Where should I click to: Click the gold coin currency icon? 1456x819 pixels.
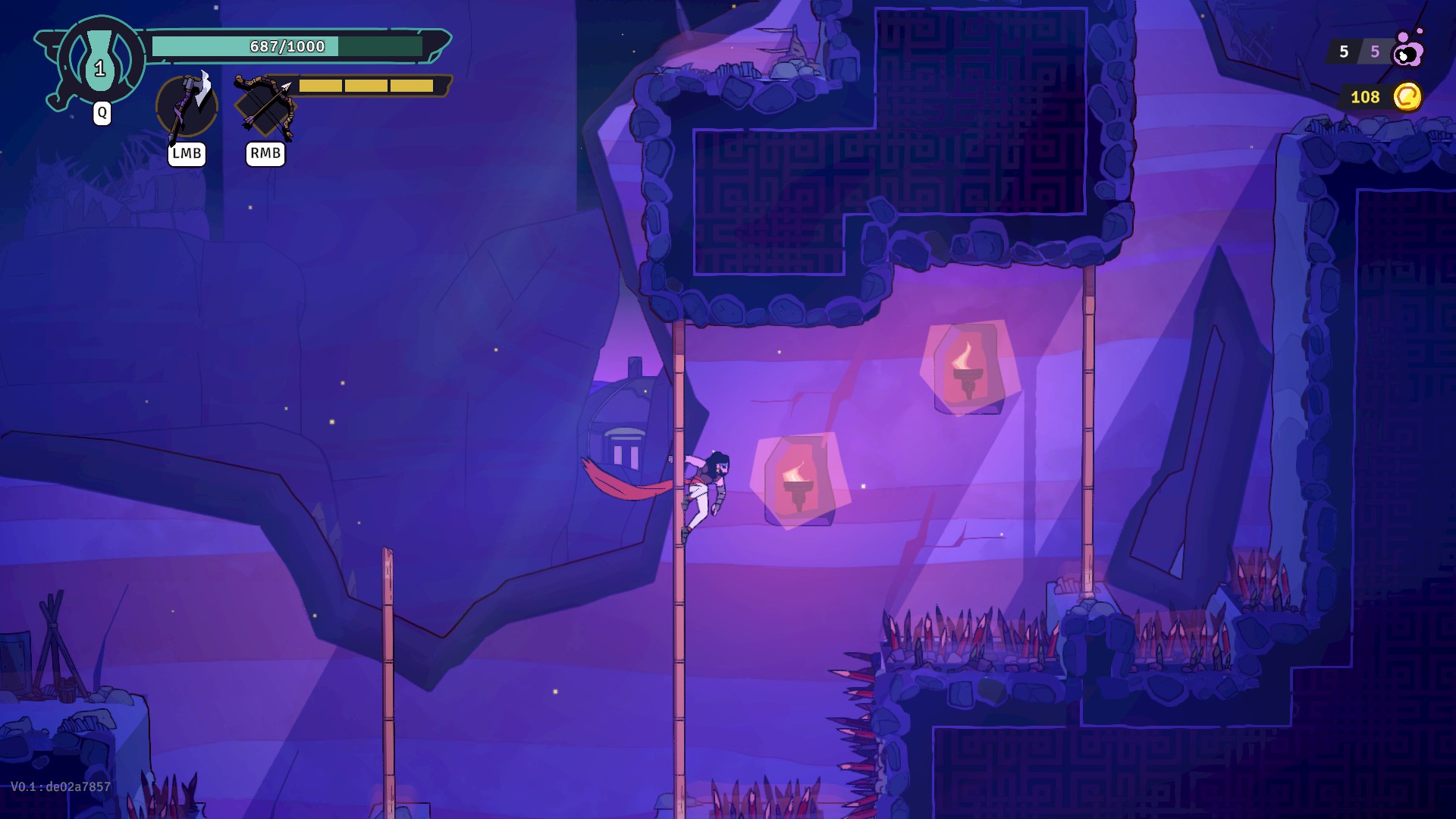click(1407, 97)
